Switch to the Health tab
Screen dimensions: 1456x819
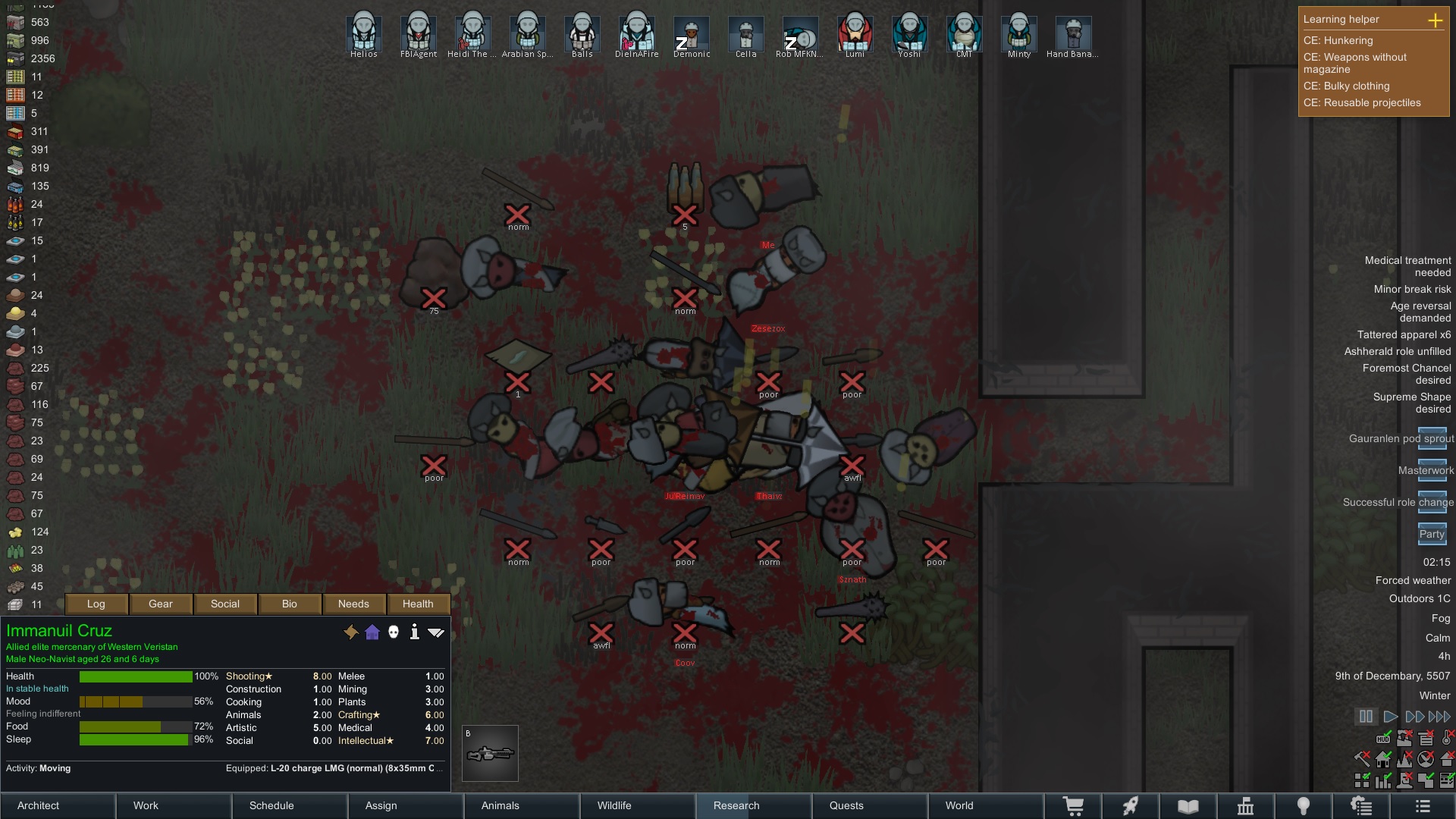coord(418,604)
